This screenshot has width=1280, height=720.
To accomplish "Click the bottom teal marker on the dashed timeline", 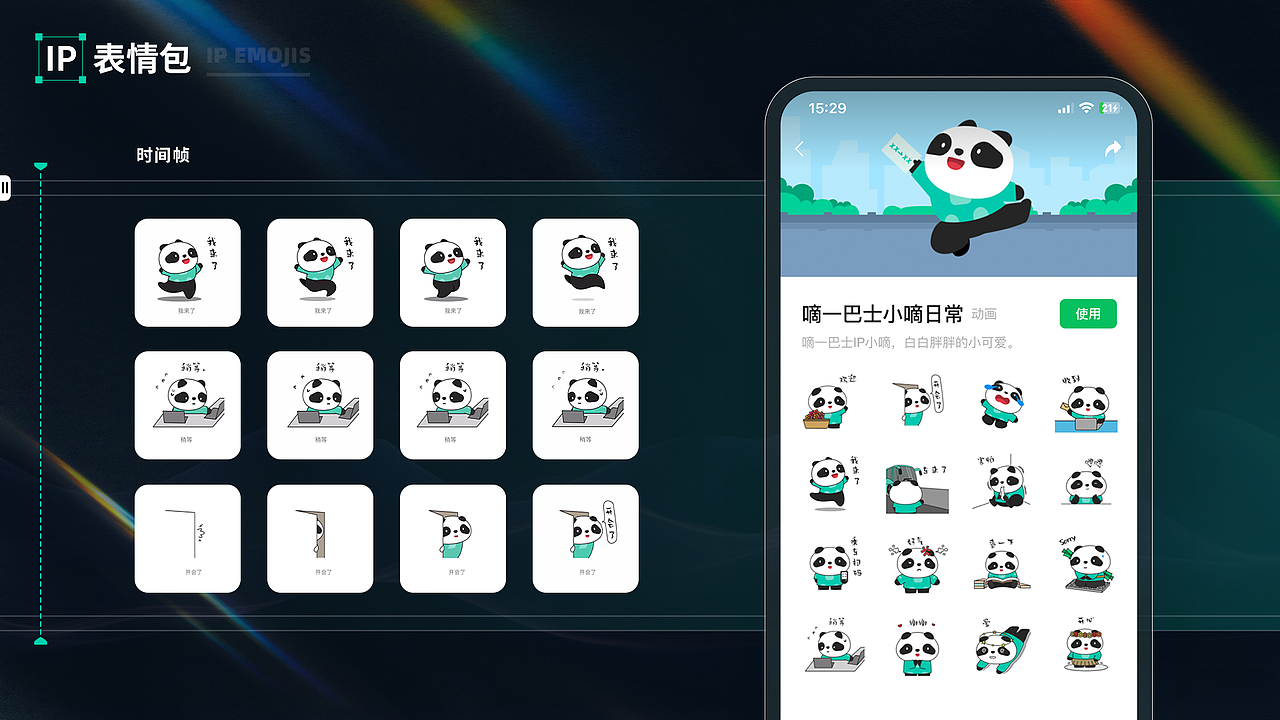I will [x=40, y=641].
